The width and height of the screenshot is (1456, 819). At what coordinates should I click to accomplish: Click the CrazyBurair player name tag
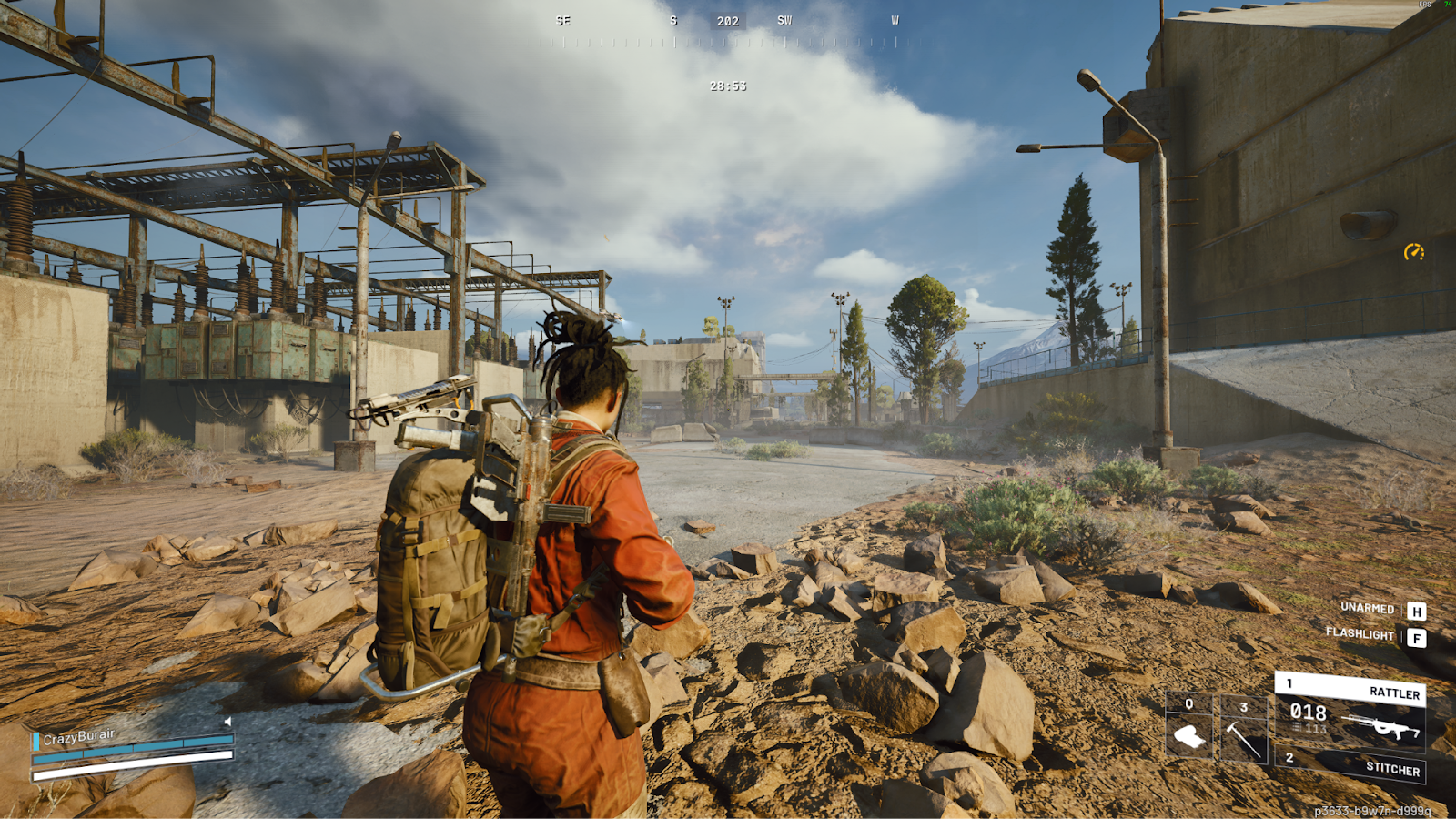(x=79, y=736)
